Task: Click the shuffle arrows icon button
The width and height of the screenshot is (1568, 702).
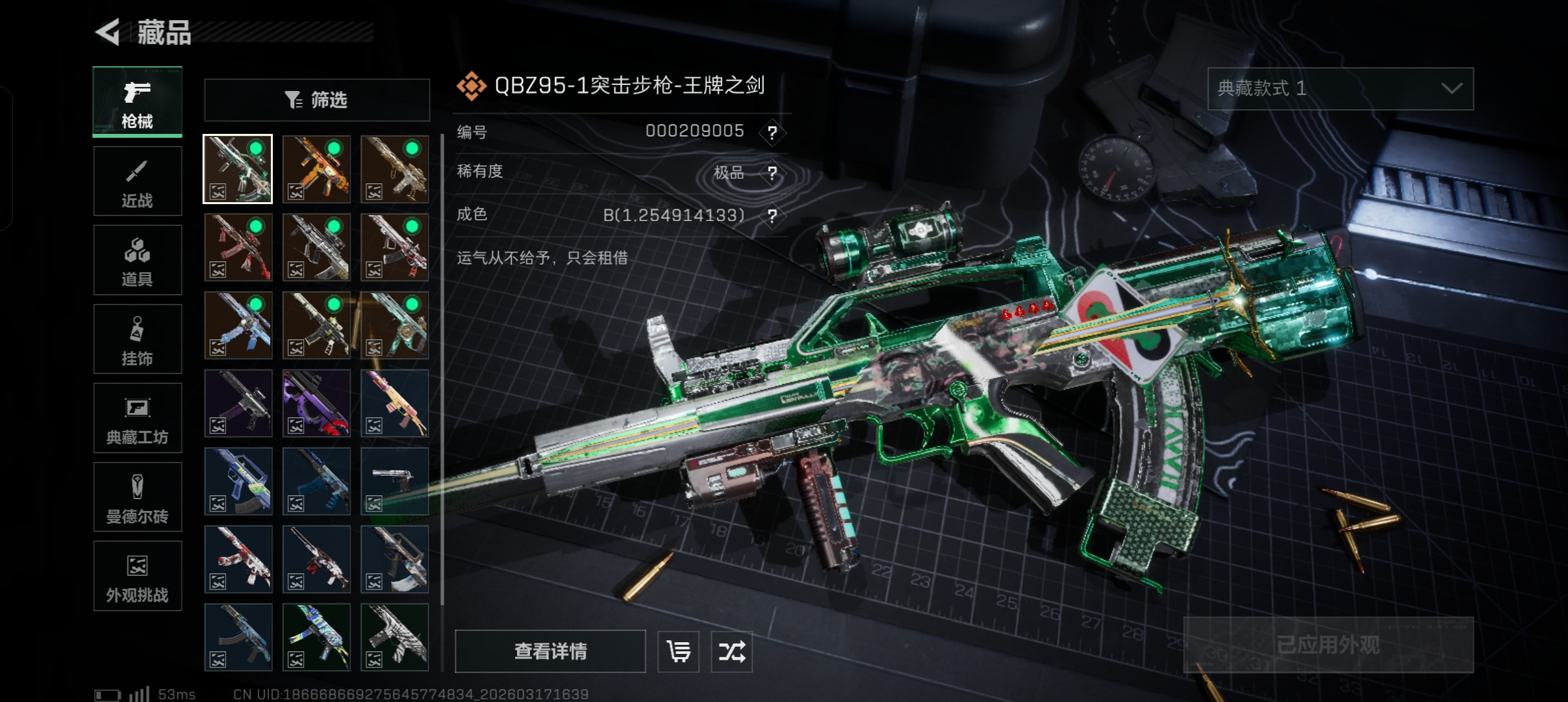Action: [731, 651]
